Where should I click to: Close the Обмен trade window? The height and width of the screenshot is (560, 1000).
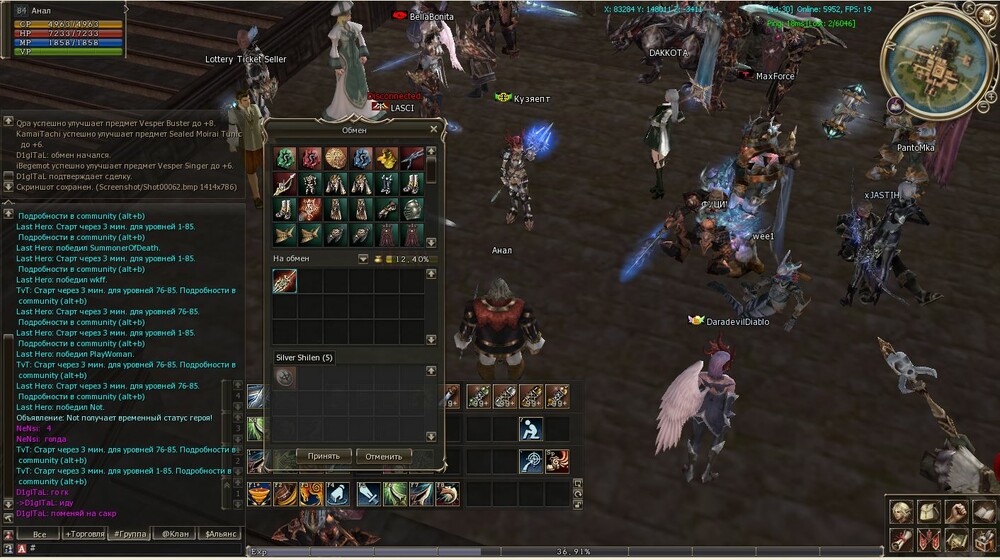433,129
